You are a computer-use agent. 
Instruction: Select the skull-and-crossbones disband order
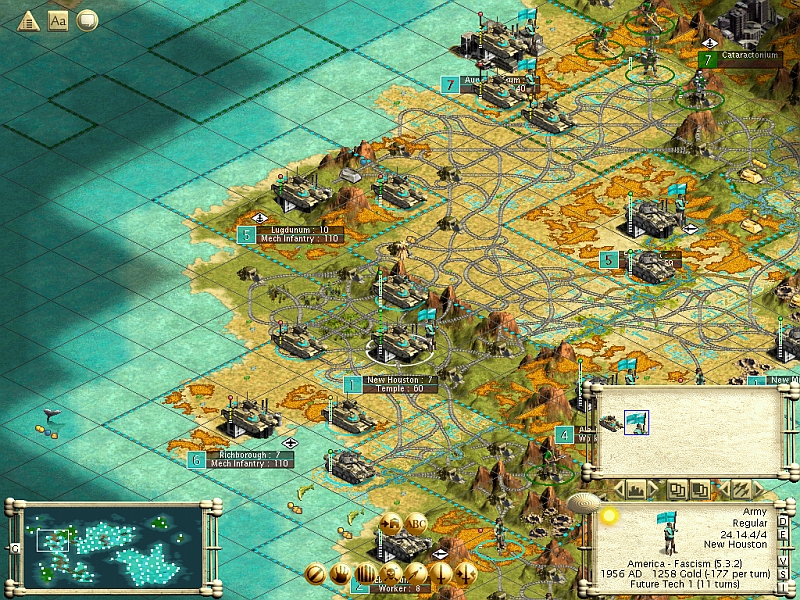[x=391, y=575]
